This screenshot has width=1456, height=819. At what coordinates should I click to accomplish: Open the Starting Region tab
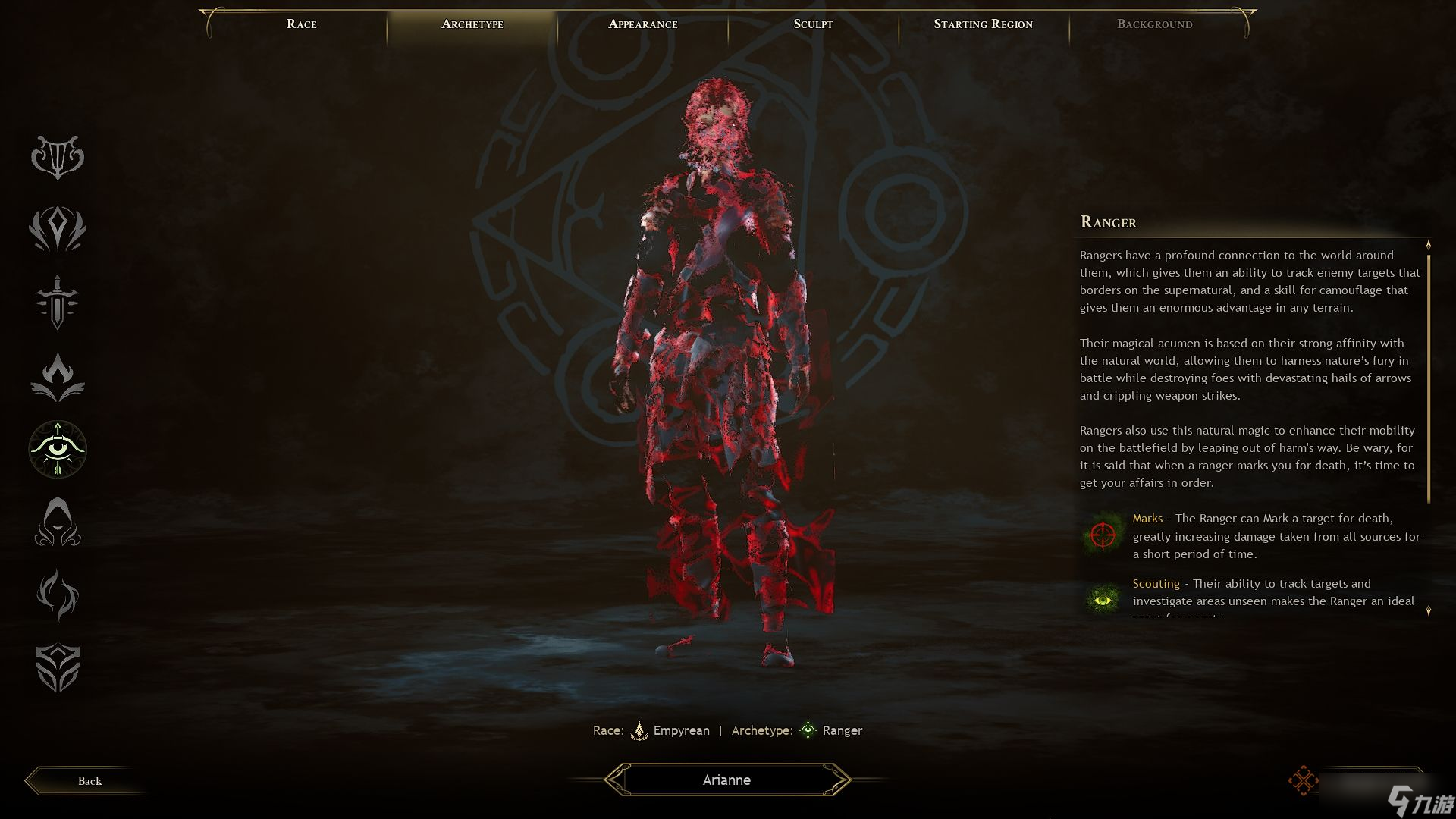pos(983,24)
